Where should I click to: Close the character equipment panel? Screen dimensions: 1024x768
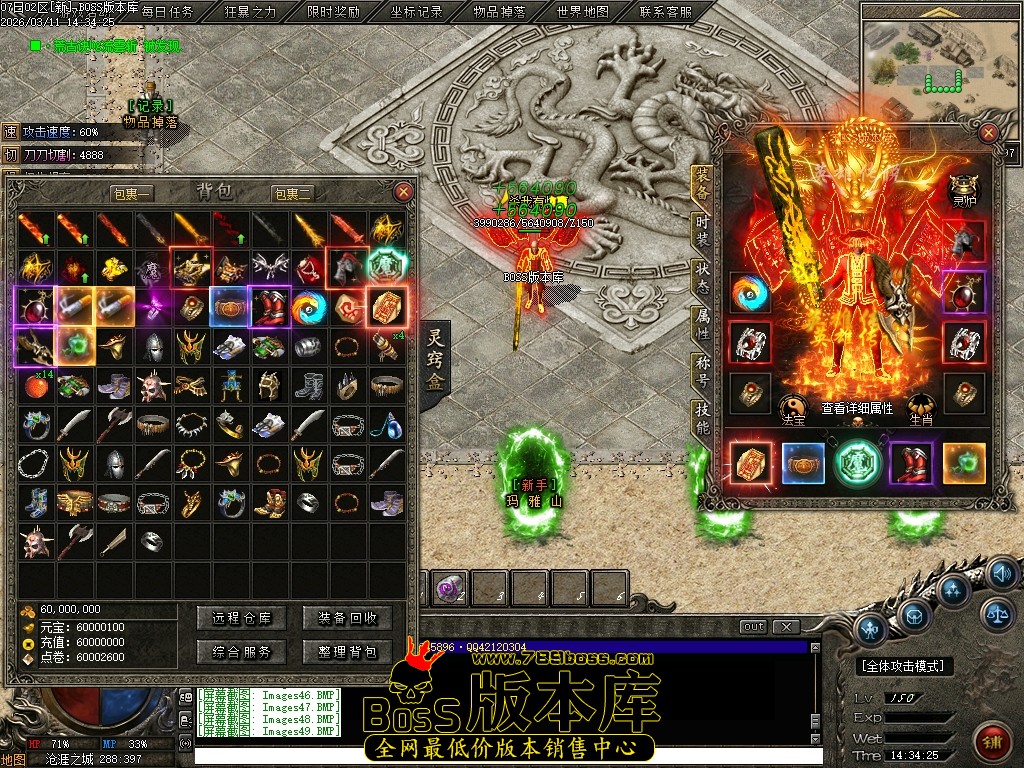pos(988,132)
